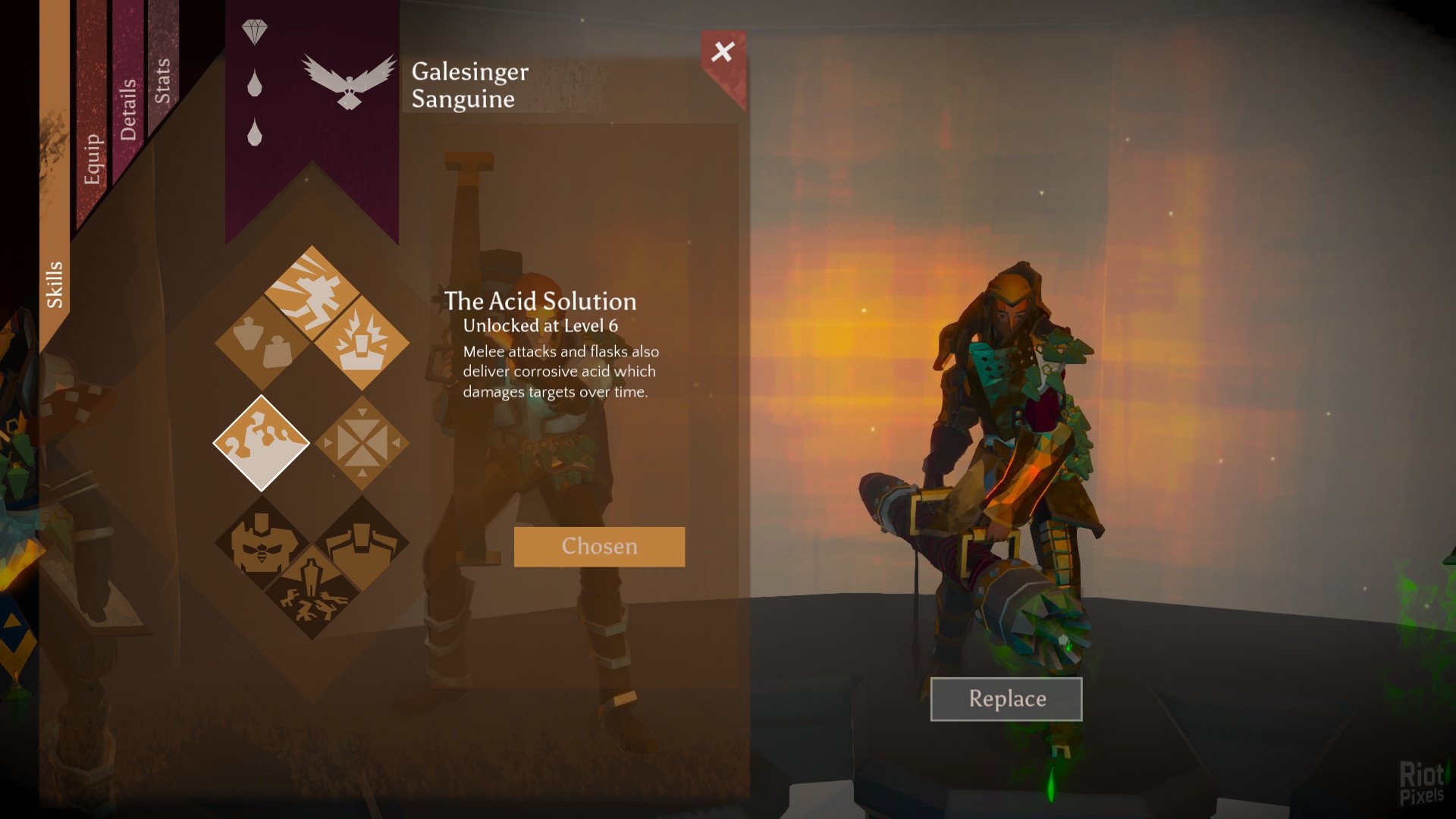Choose the two flasks skill icon
Viewport: 1456px width, 819px height.
[262, 343]
